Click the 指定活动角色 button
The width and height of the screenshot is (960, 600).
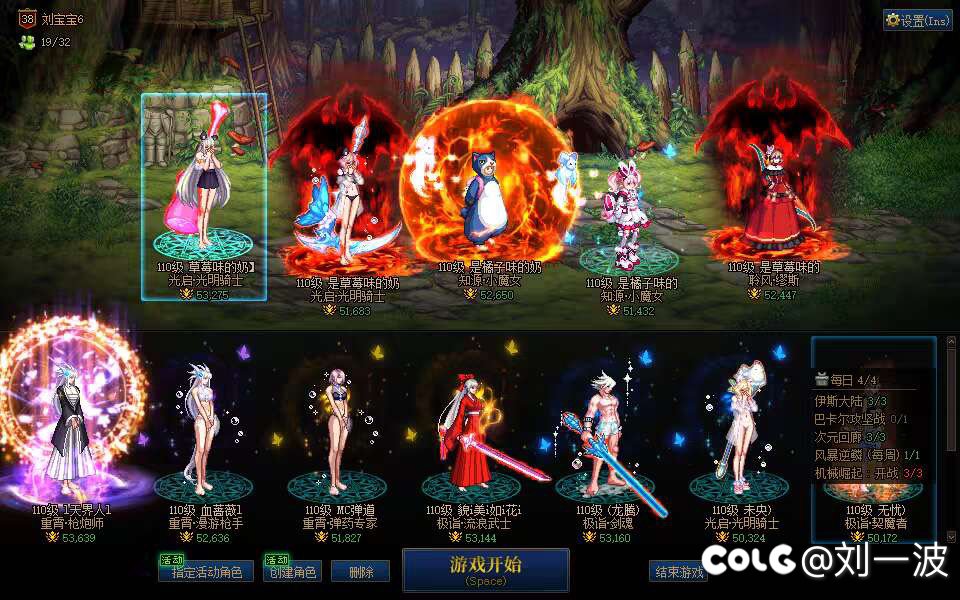(x=206, y=572)
